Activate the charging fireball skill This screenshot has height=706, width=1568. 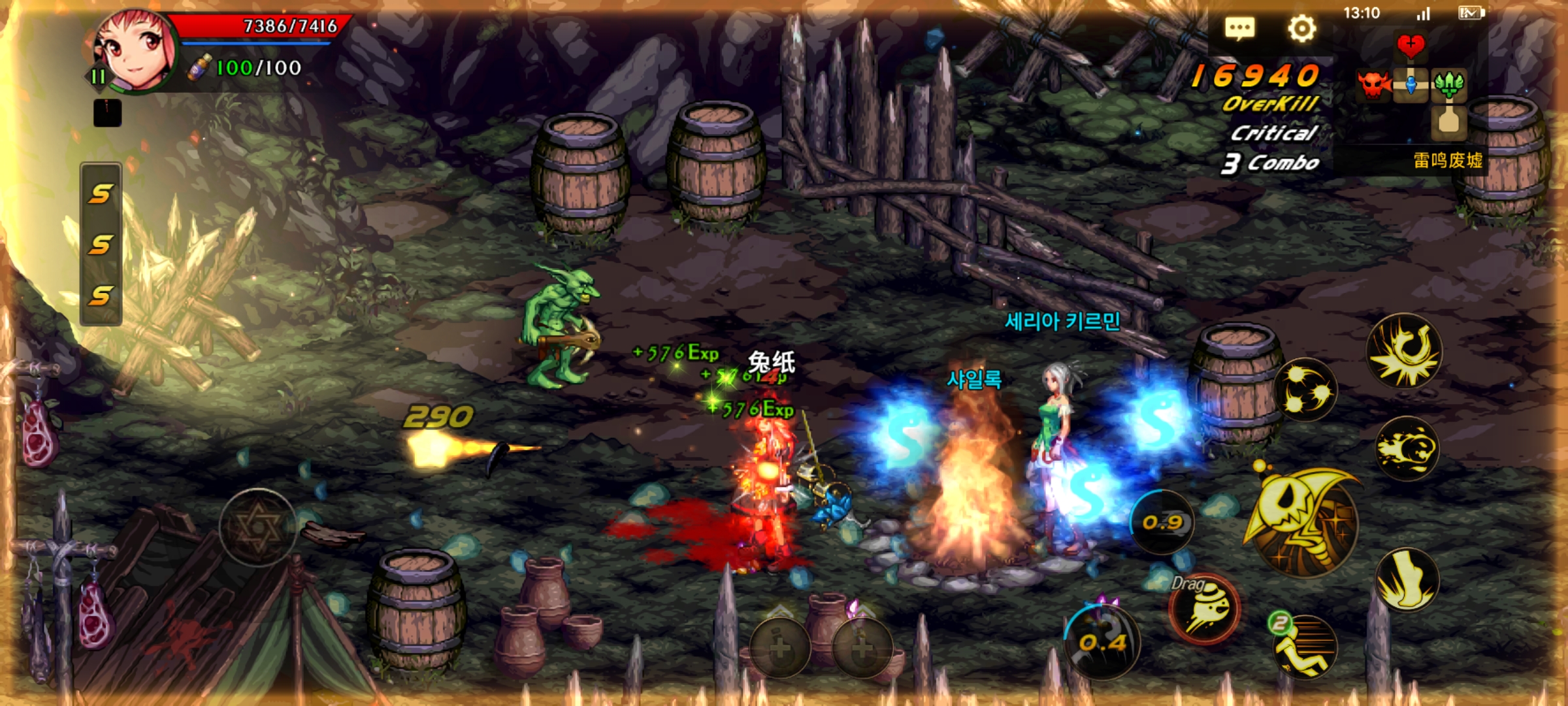pyautogui.click(x=1407, y=448)
